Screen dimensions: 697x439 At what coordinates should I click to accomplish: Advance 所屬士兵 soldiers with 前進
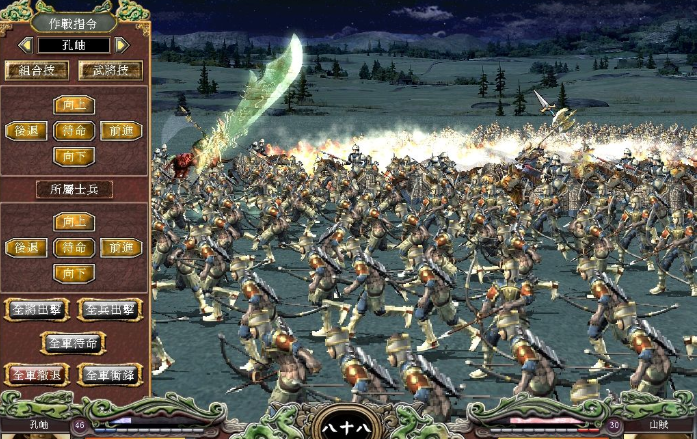click(x=121, y=247)
